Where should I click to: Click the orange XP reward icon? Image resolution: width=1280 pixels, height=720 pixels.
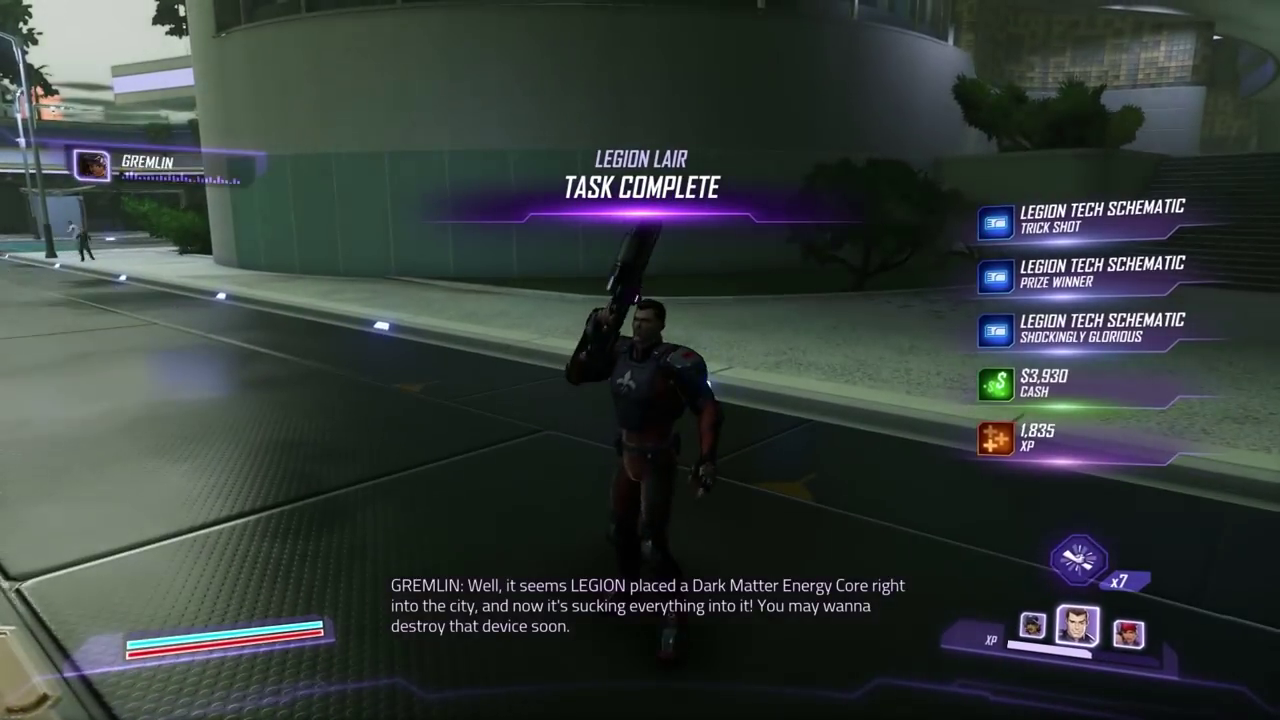pyautogui.click(x=996, y=439)
